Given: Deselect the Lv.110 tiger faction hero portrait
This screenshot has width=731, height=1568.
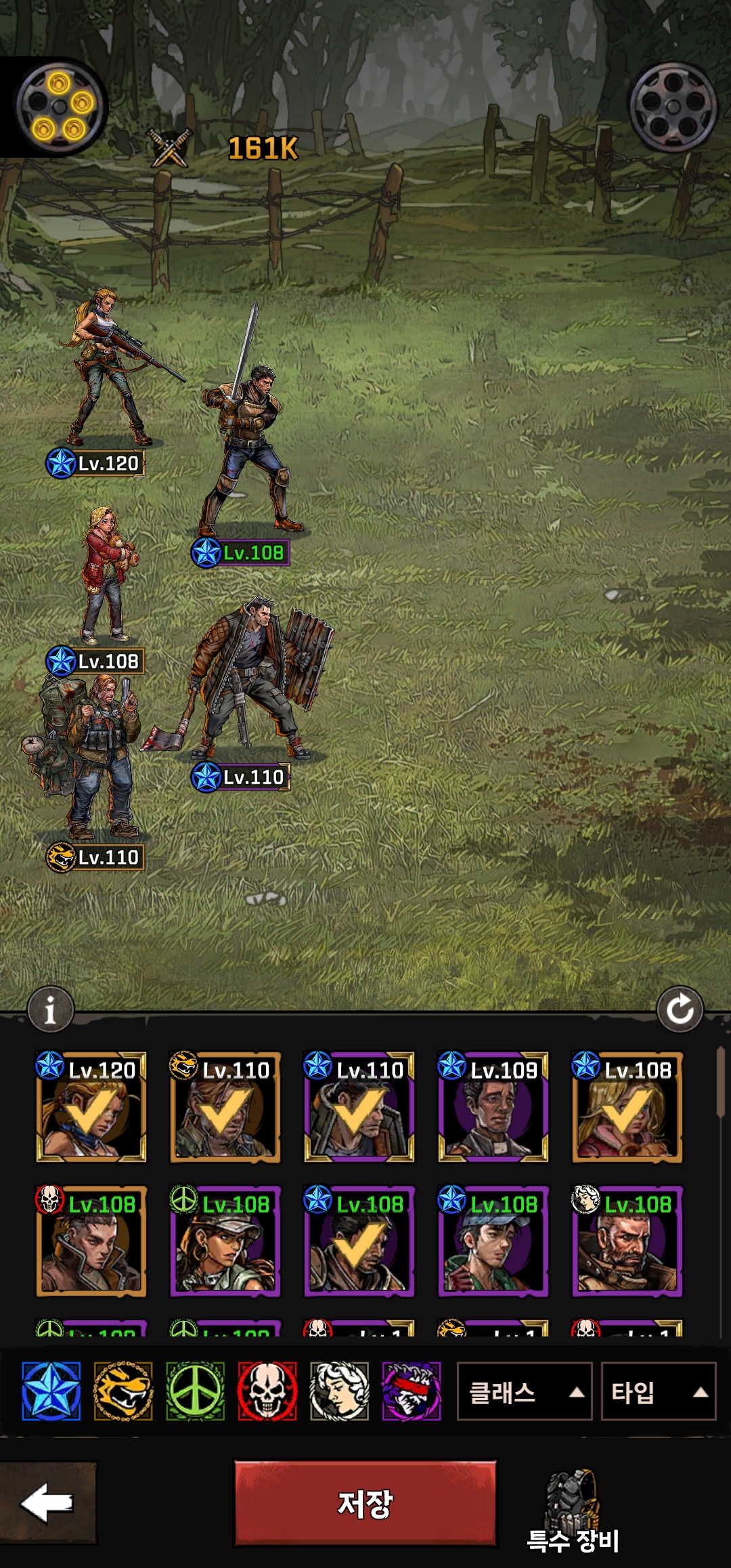Looking at the screenshot, I should point(225,1107).
